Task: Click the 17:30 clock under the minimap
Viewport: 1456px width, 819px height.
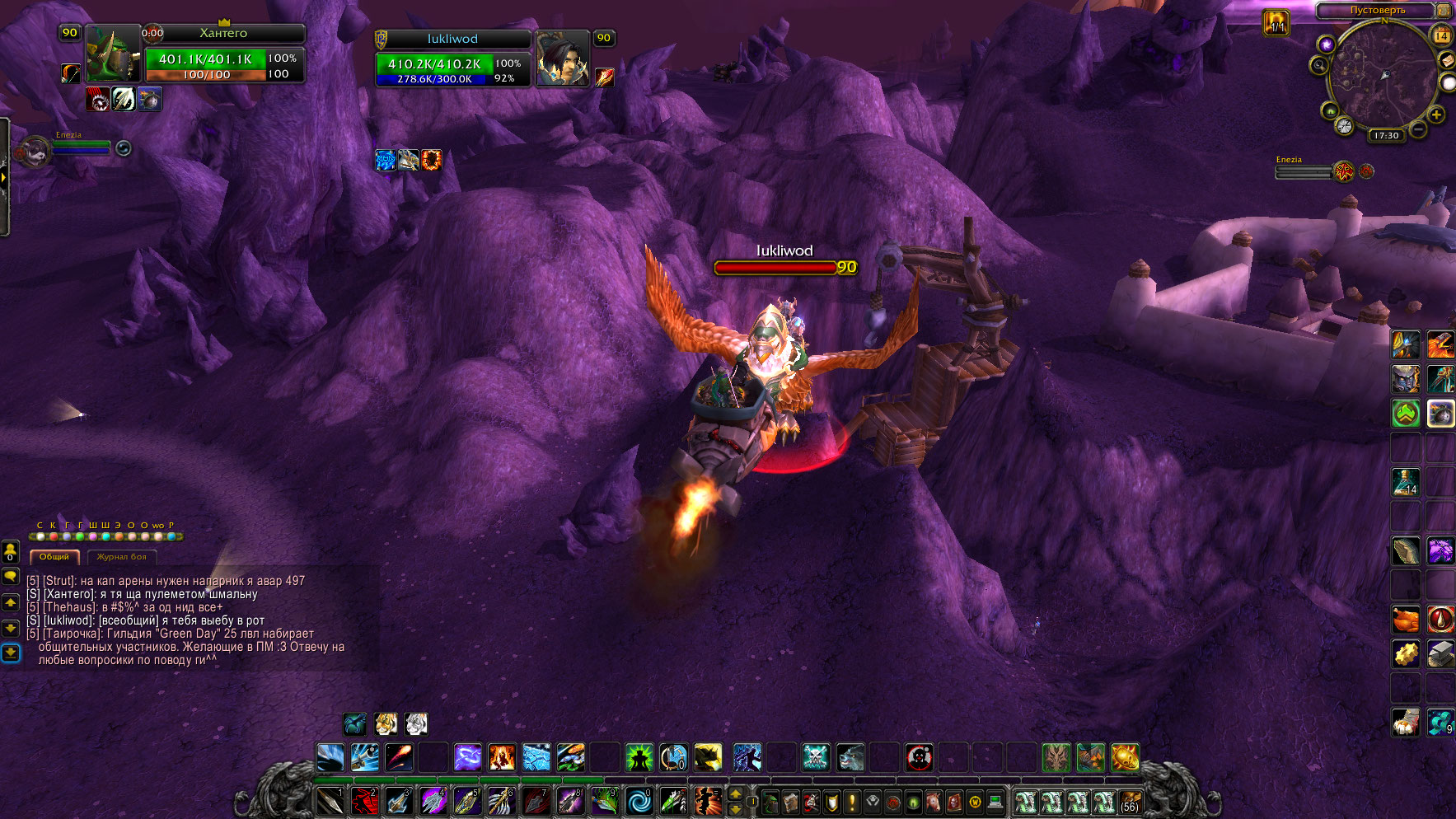Action: click(x=1386, y=135)
